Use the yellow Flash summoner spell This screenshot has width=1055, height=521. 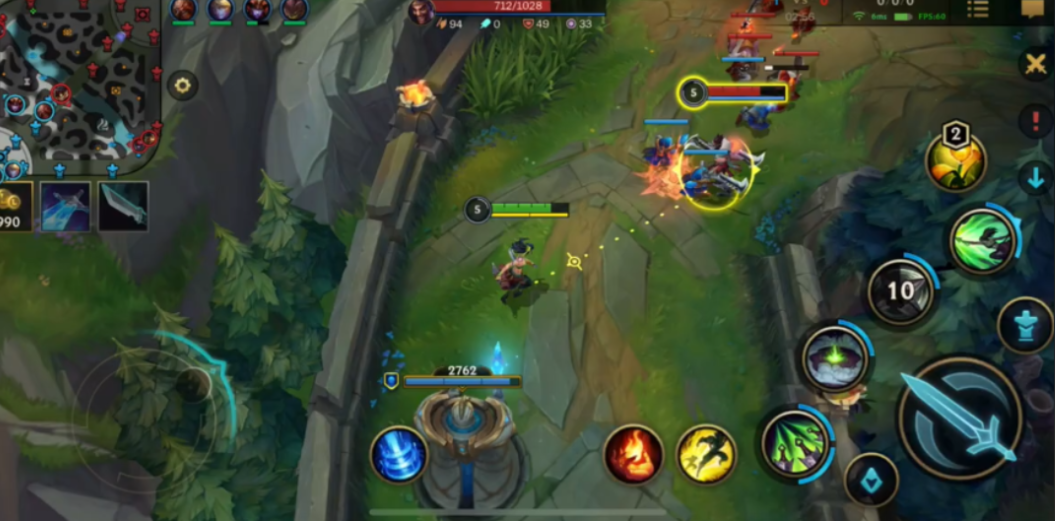706,454
